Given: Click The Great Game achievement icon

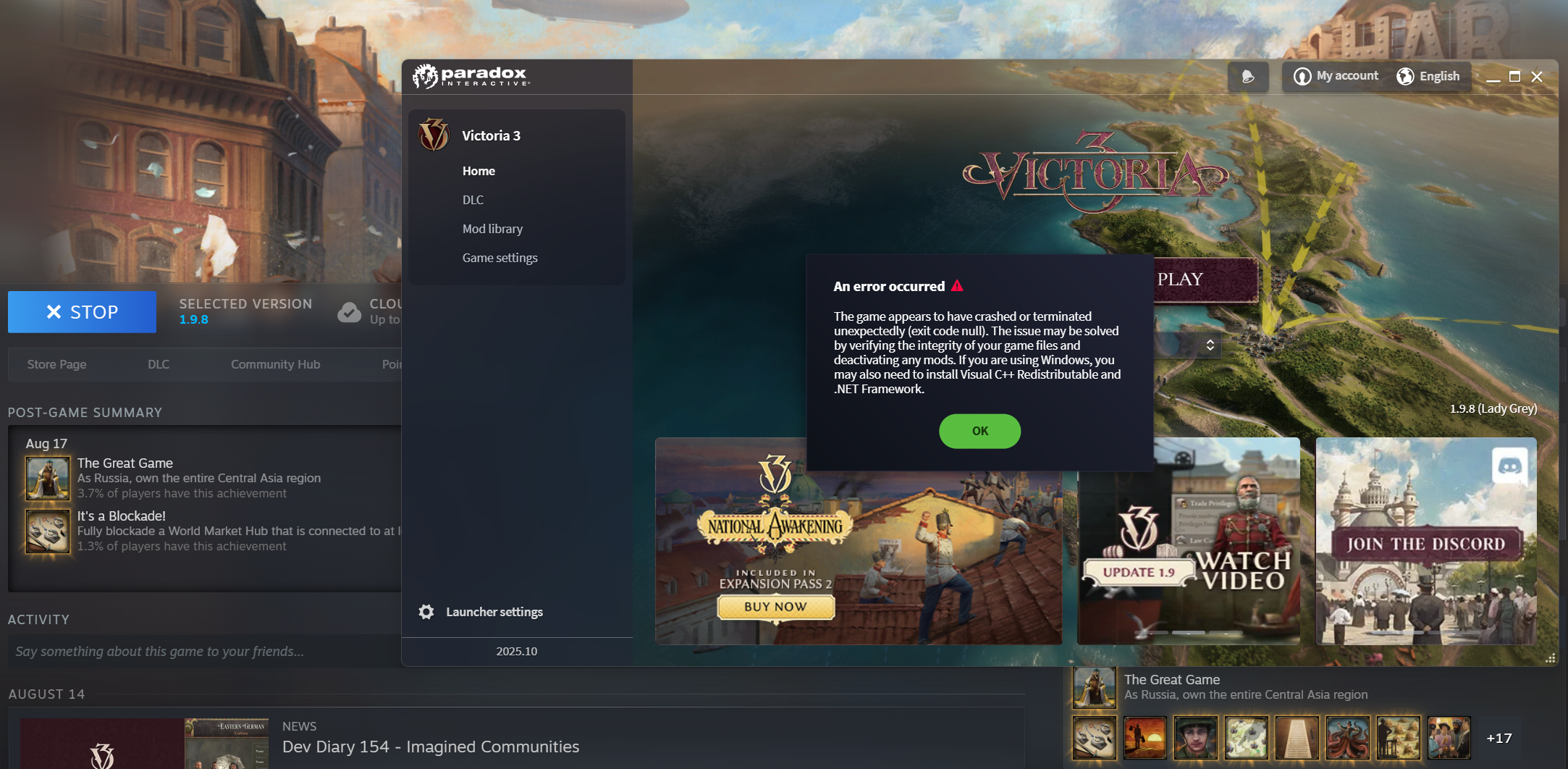Looking at the screenshot, I should [47, 478].
